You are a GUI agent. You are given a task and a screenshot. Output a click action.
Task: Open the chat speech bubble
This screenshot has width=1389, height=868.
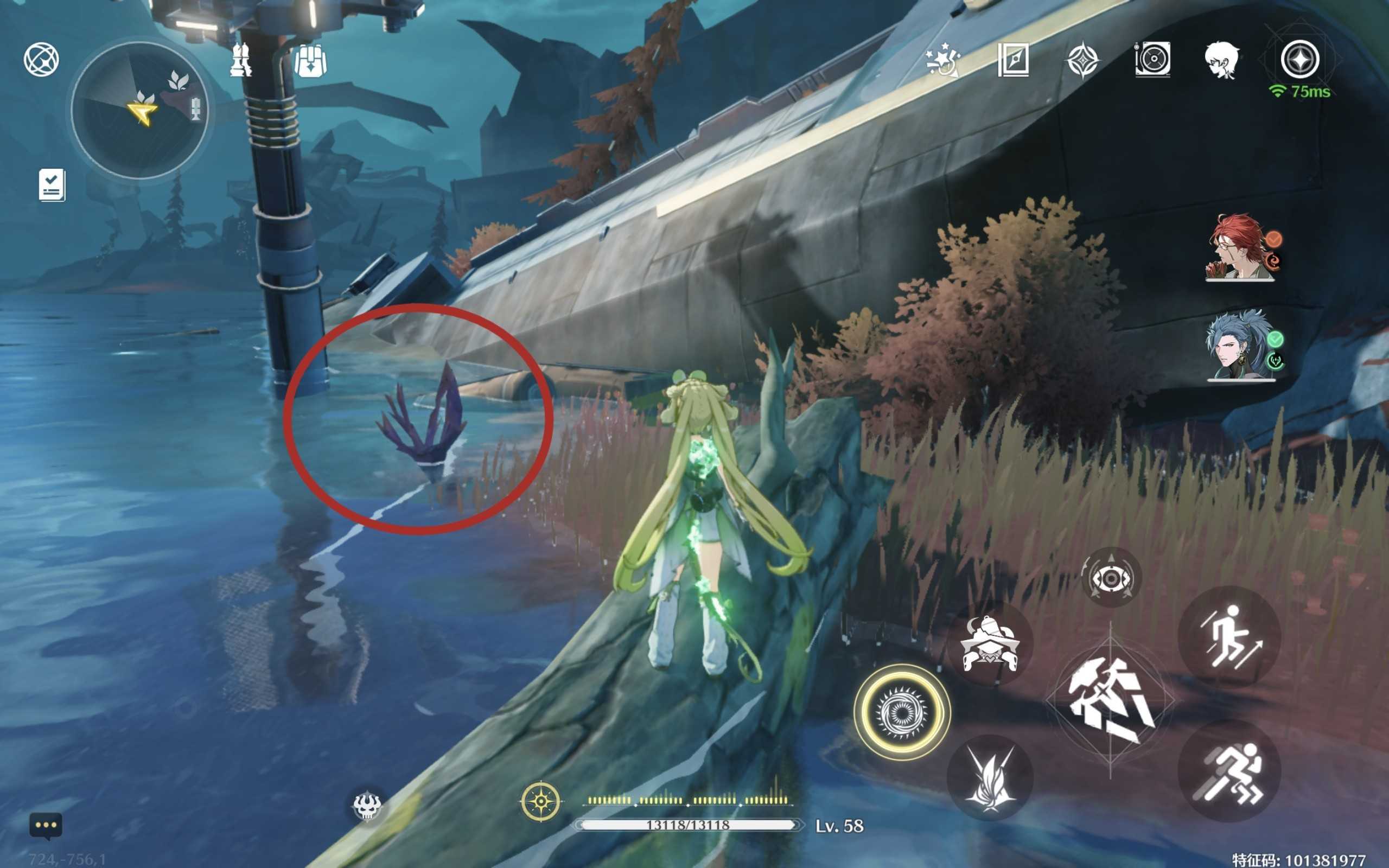[46, 826]
